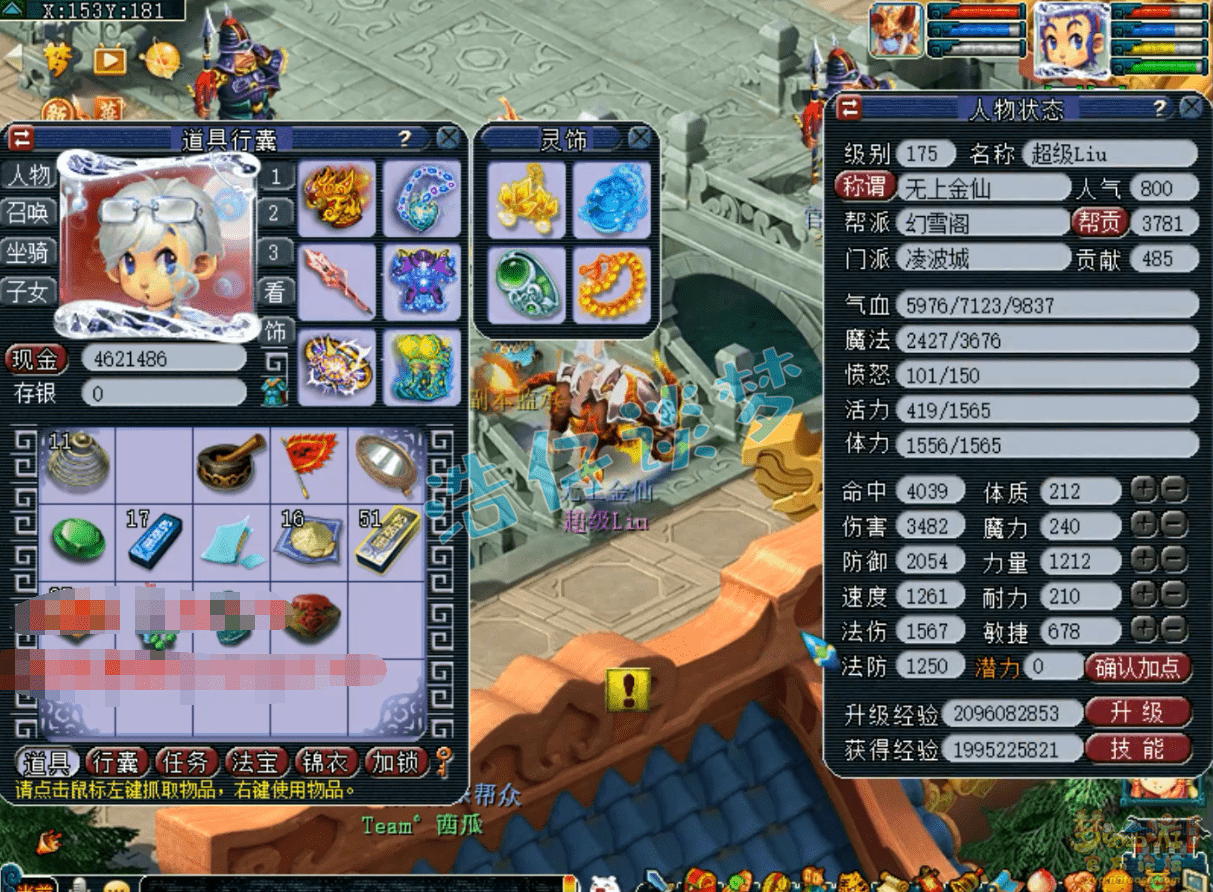Open the 坐骑 mount tab

tap(29, 252)
